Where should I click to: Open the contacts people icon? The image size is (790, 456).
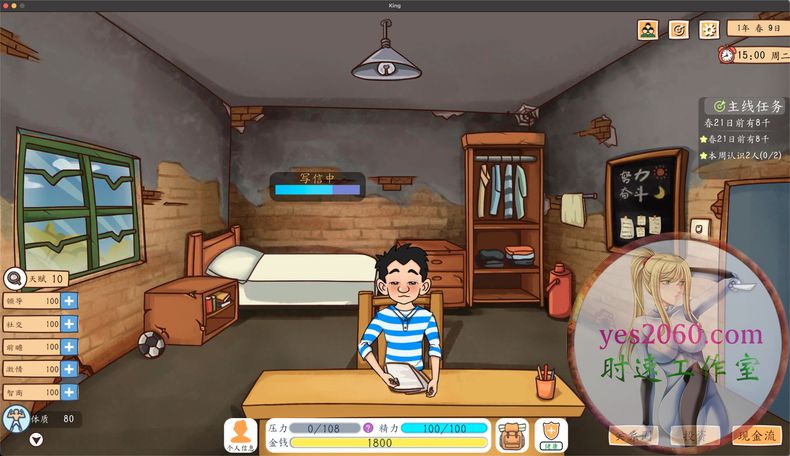point(648,30)
